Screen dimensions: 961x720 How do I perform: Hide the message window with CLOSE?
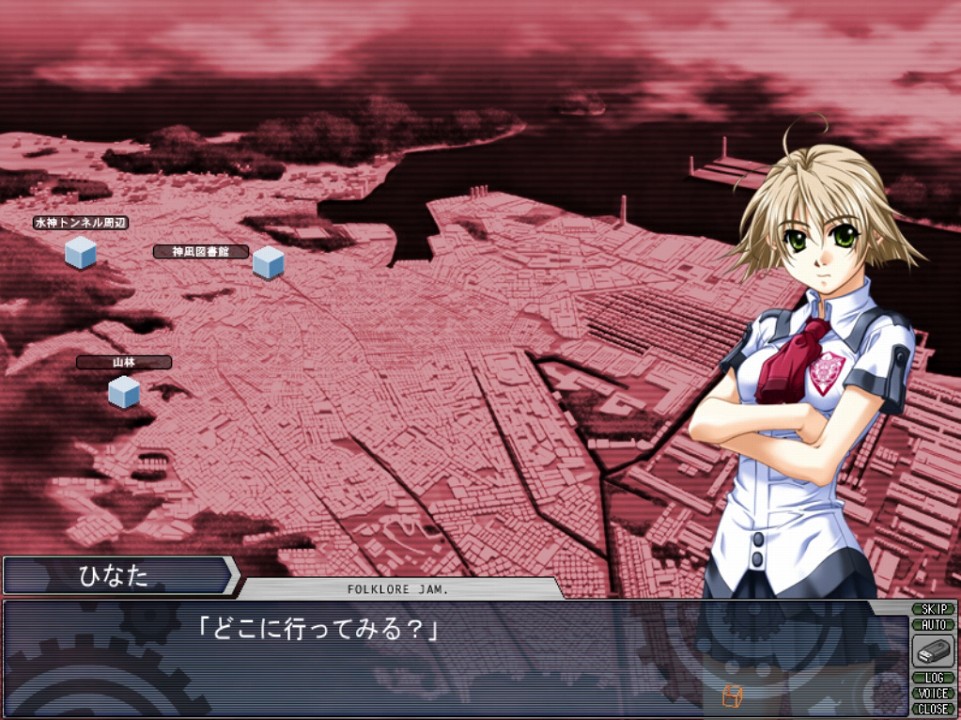pos(933,708)
